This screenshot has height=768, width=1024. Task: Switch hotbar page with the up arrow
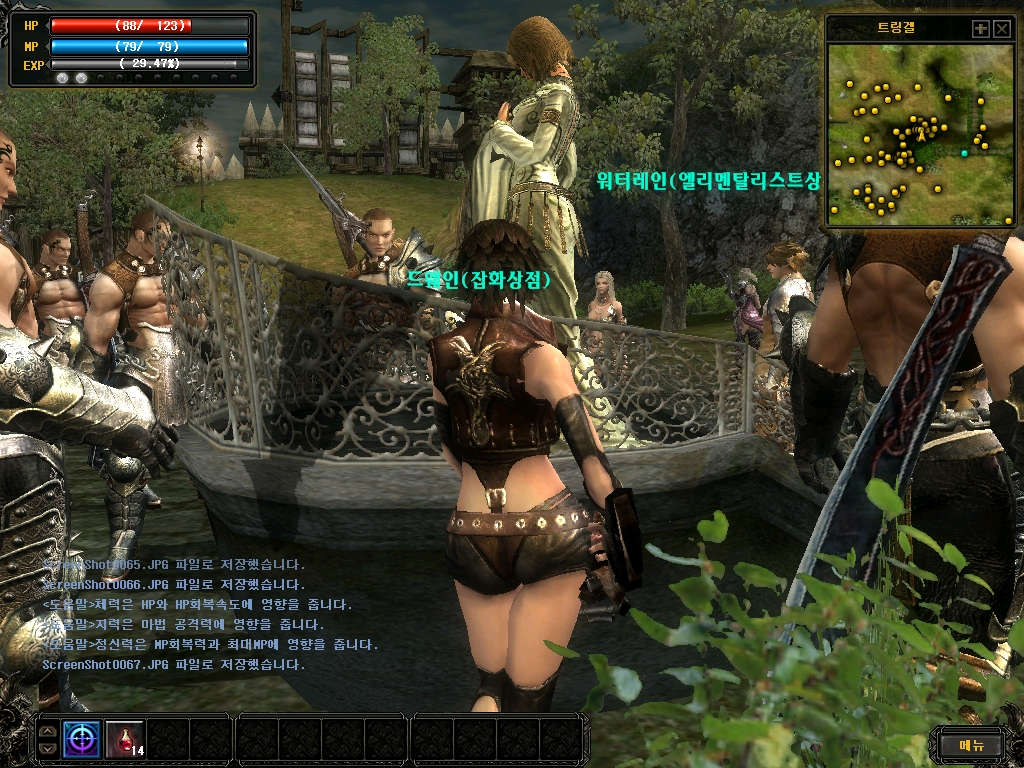pyautogui.click(x=47, y=731)
